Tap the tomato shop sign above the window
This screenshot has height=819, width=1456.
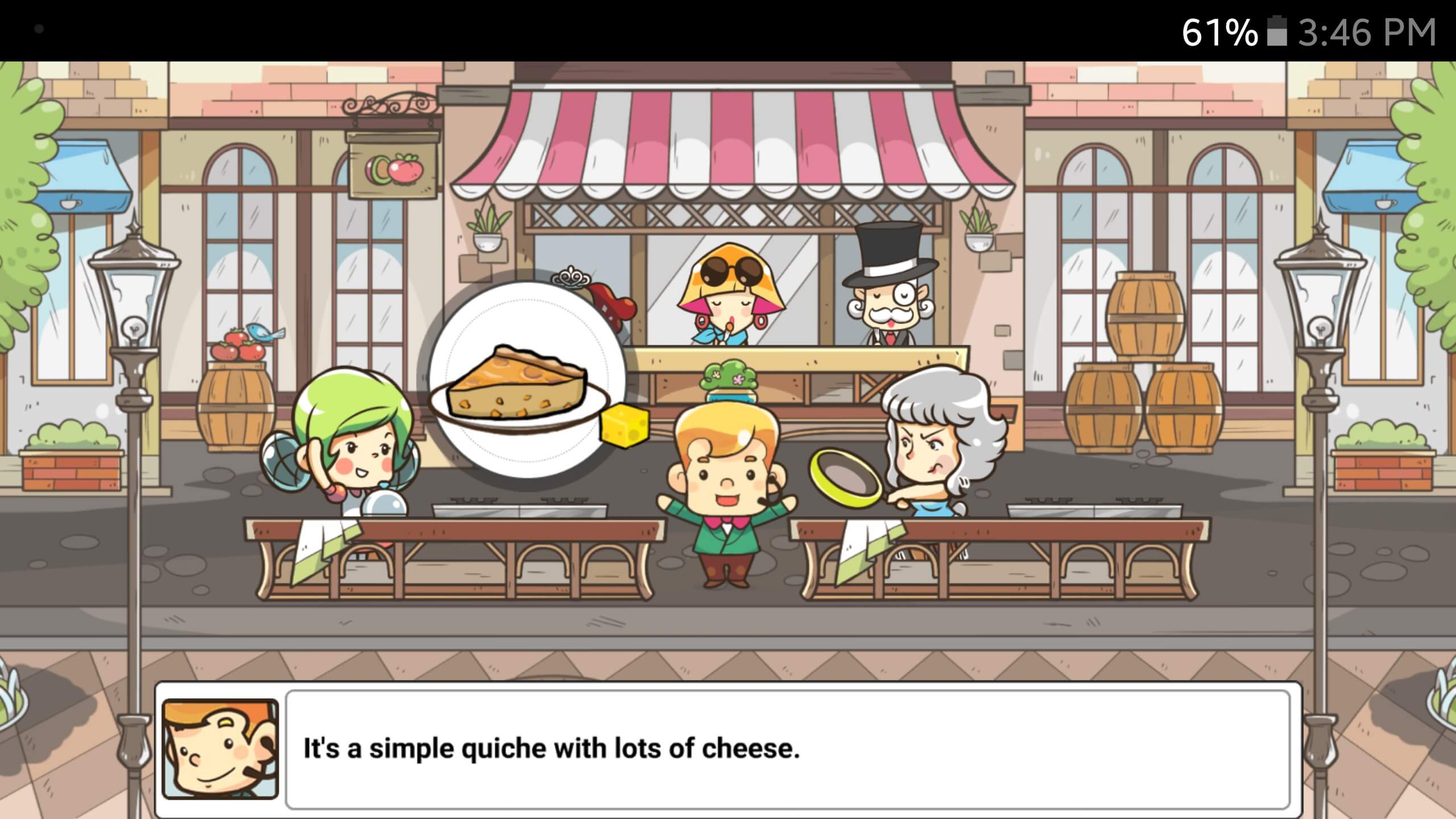coord(391,165)
